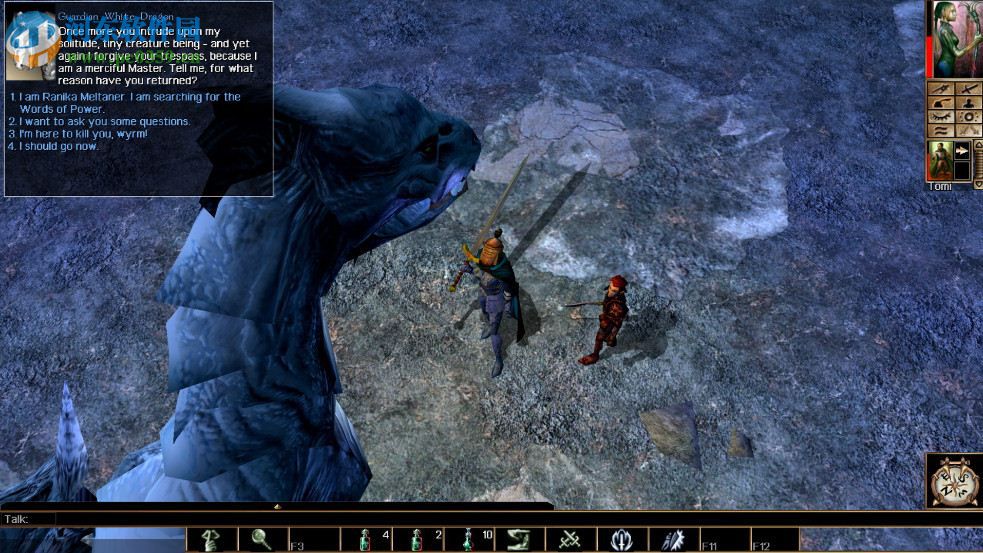Click the statue figure hotbar slot

[x=211, y=540]
